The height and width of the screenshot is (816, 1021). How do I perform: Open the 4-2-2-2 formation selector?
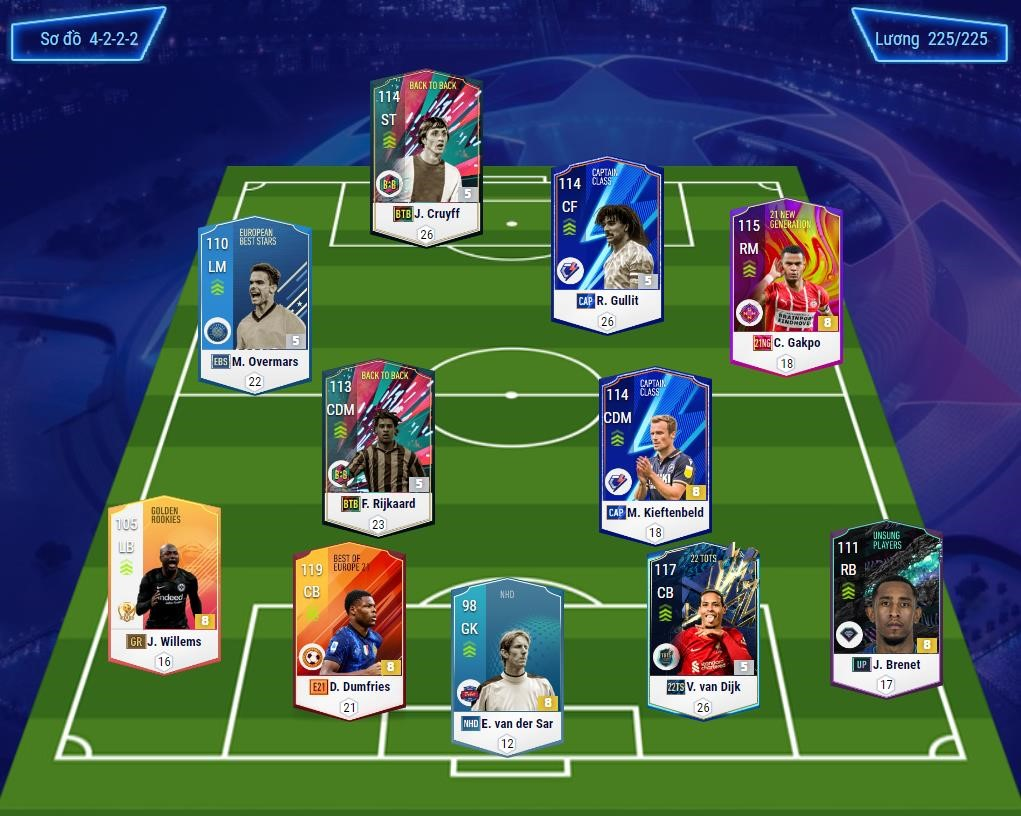pos(89,40)
